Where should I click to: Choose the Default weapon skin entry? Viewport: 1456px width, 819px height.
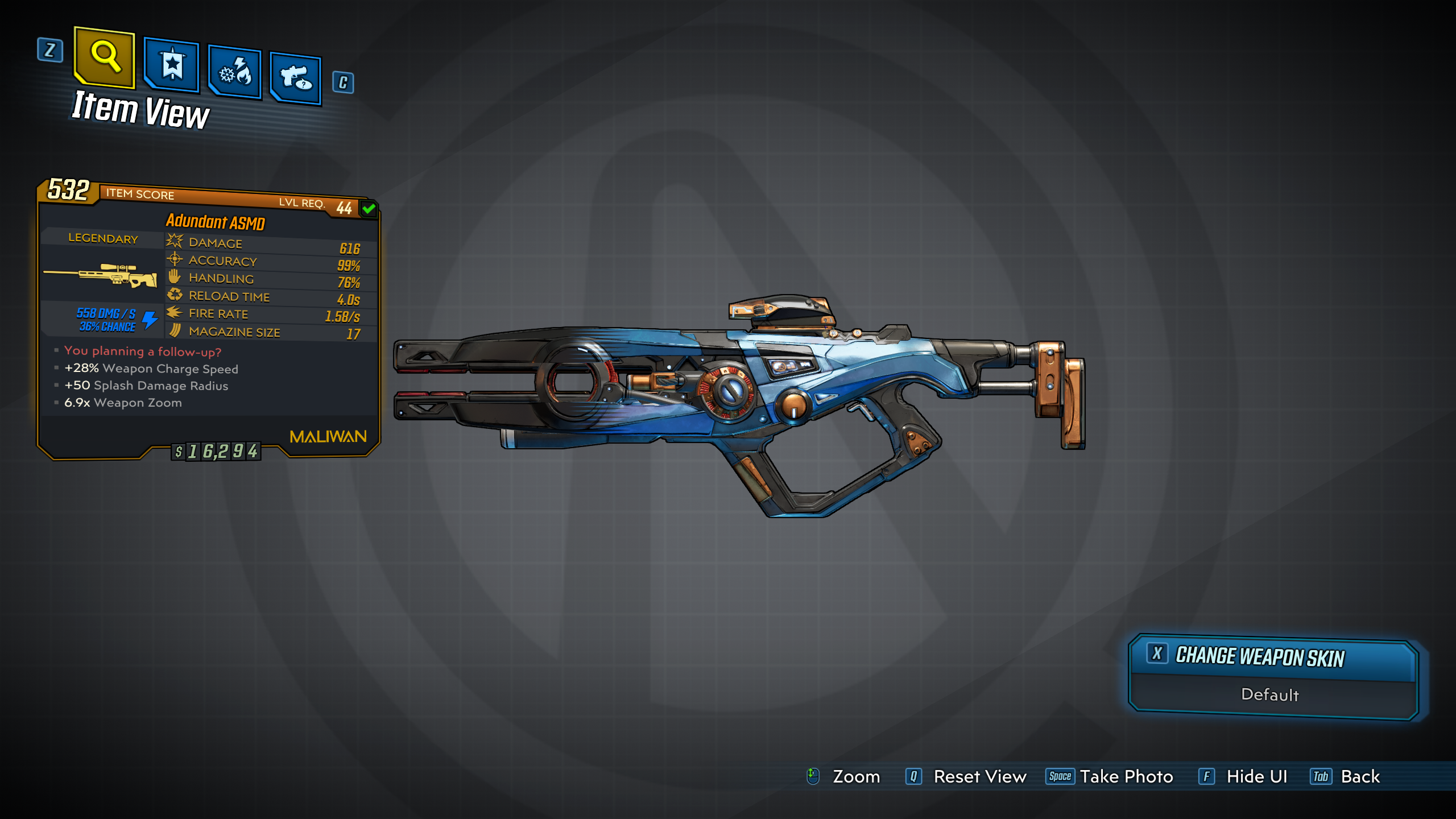tap(1269, 695)
